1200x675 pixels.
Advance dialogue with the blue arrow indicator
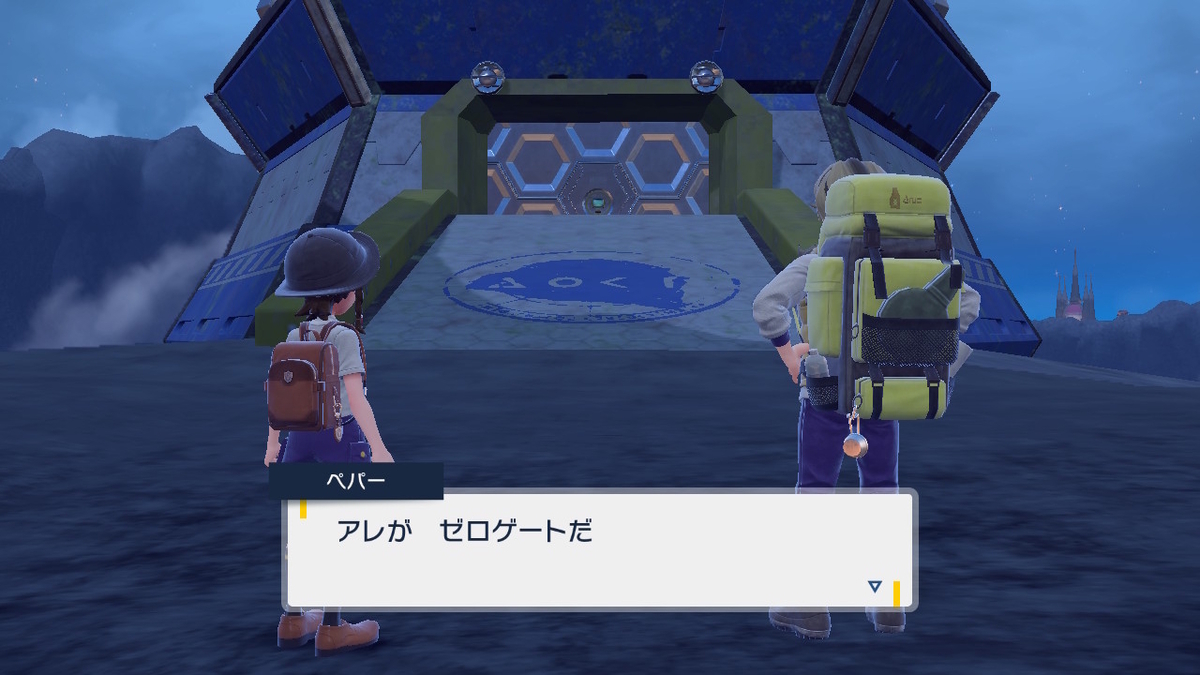pos(875,587)
